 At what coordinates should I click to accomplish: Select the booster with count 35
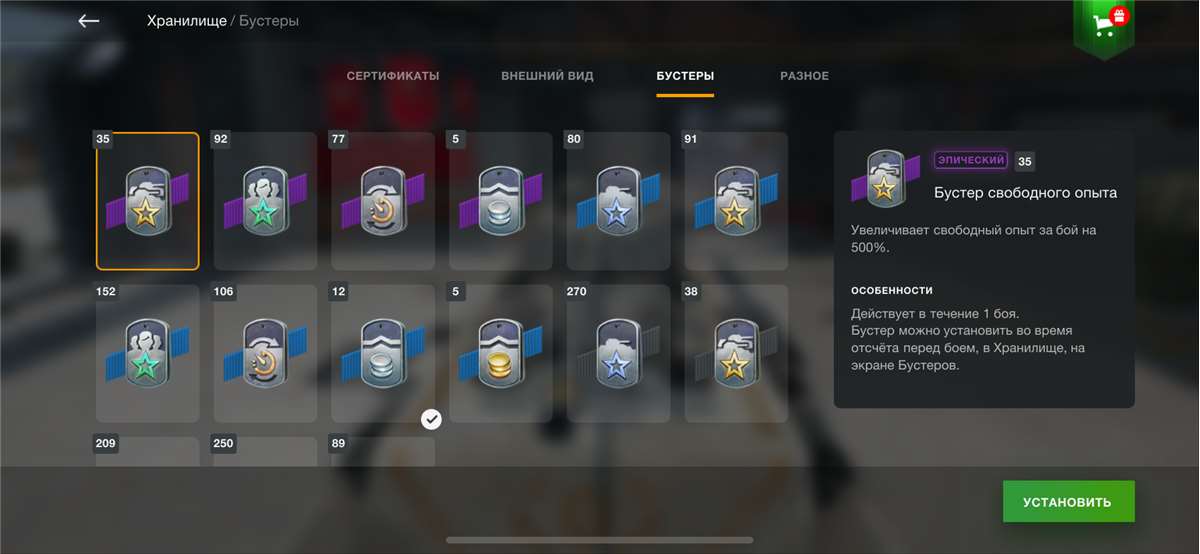click(x=148, y=201)
